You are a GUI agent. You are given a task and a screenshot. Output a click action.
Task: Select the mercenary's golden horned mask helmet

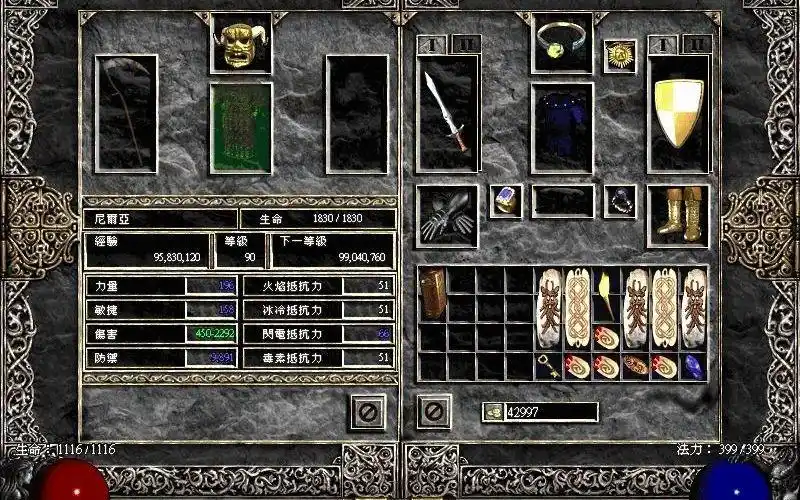pos(240,45)
